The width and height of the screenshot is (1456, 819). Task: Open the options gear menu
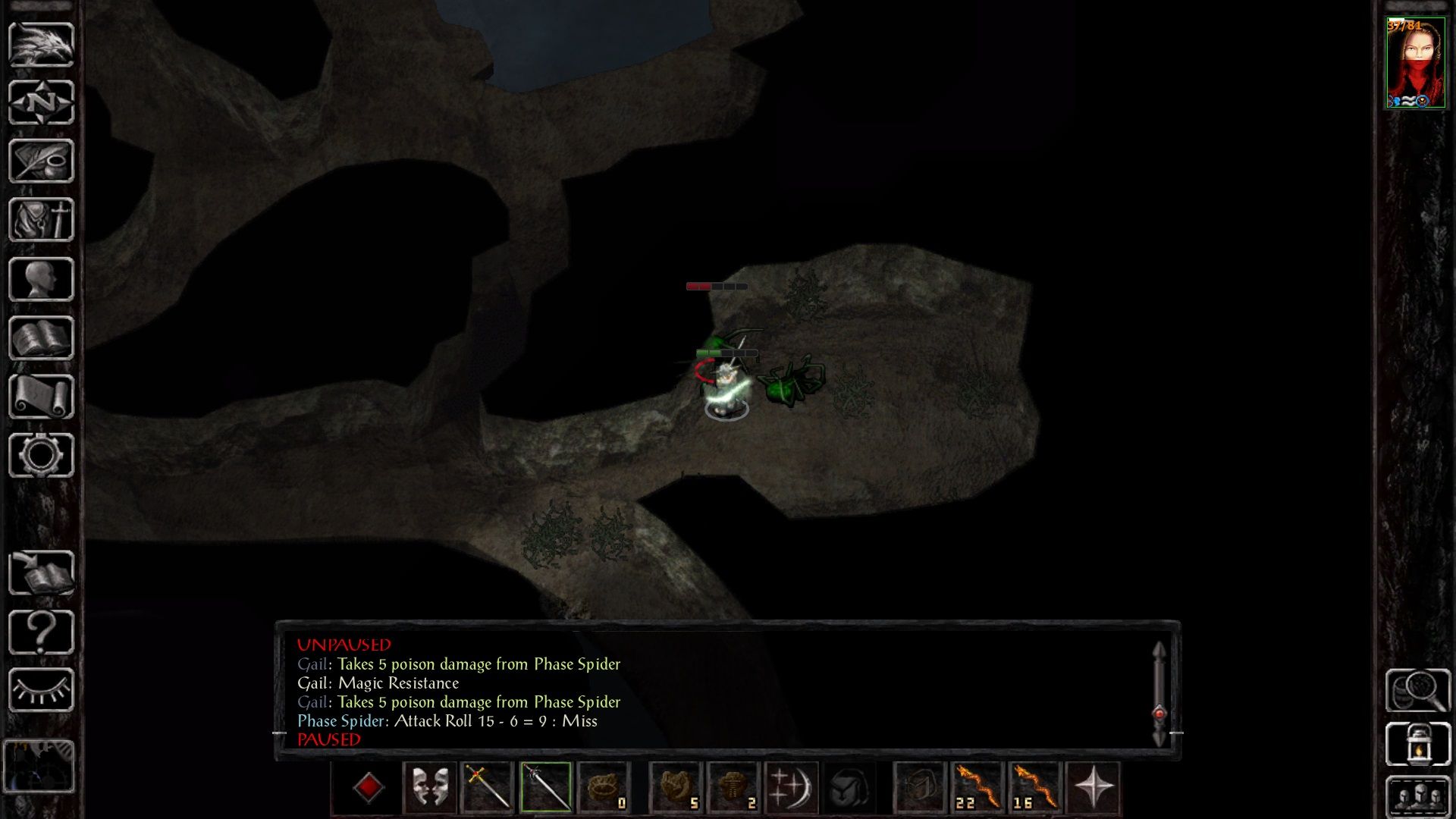tap(42, 455)
